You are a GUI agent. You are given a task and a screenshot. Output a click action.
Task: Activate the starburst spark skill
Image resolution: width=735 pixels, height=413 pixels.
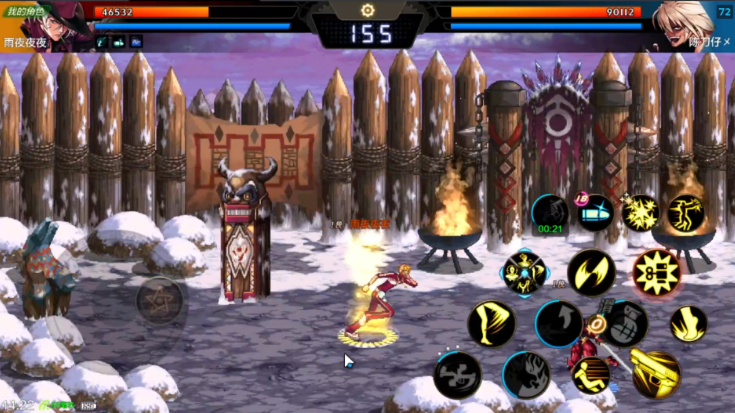pos(640,212)
